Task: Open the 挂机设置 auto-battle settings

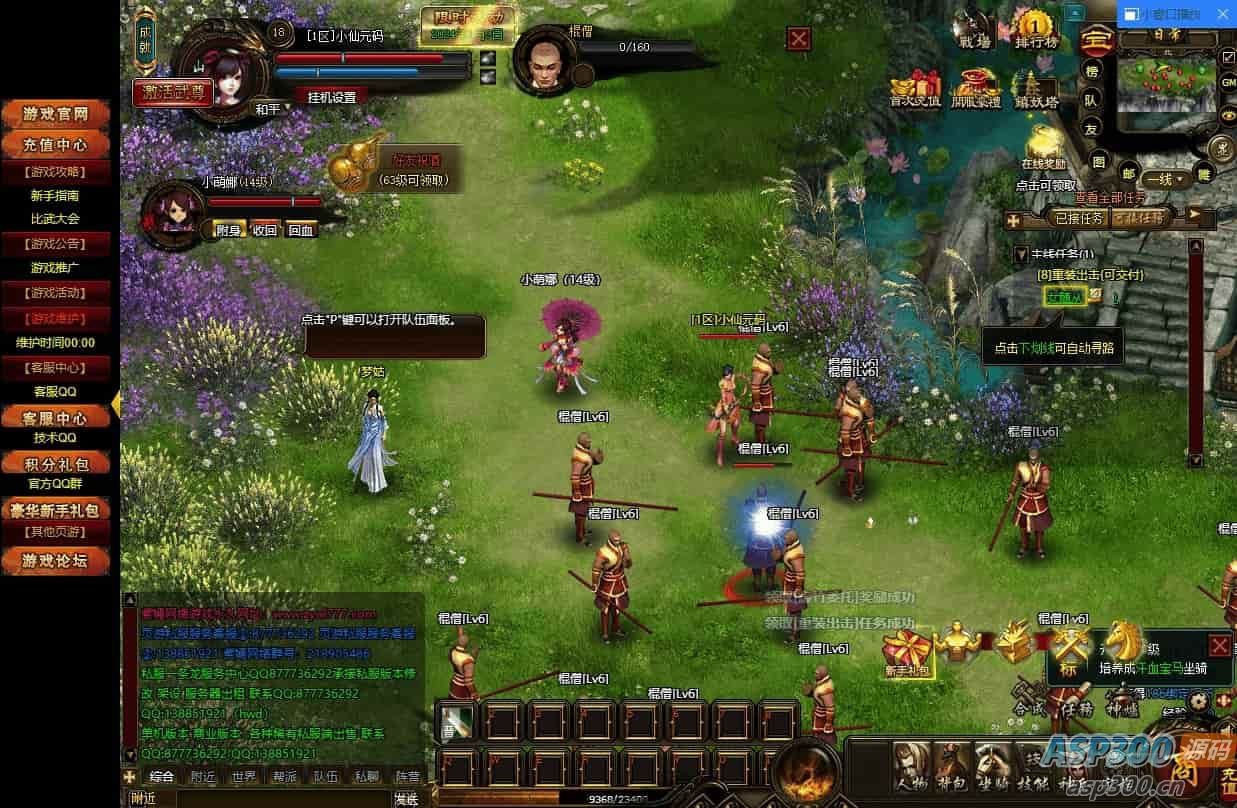Action: (x=325, y=97)
